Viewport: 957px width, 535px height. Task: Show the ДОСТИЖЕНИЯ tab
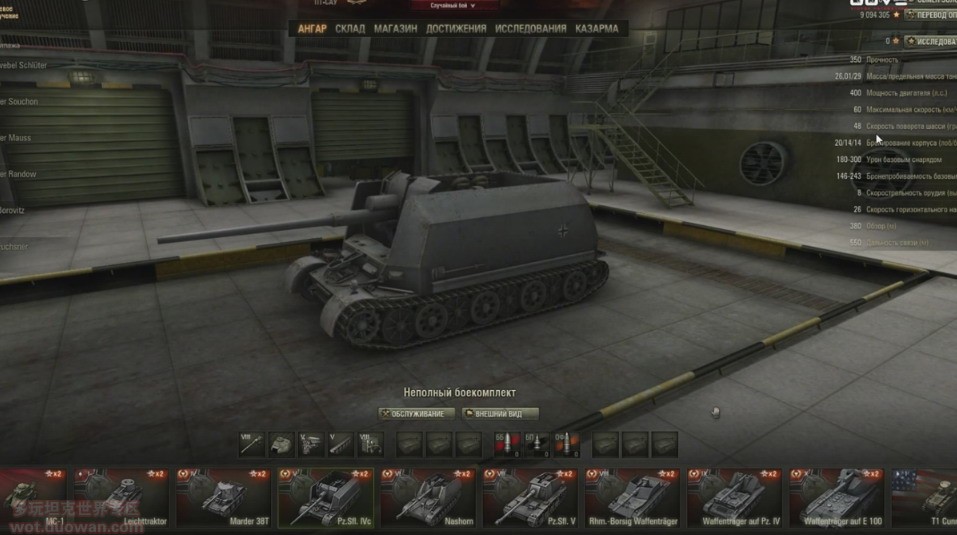pos(456,28)
